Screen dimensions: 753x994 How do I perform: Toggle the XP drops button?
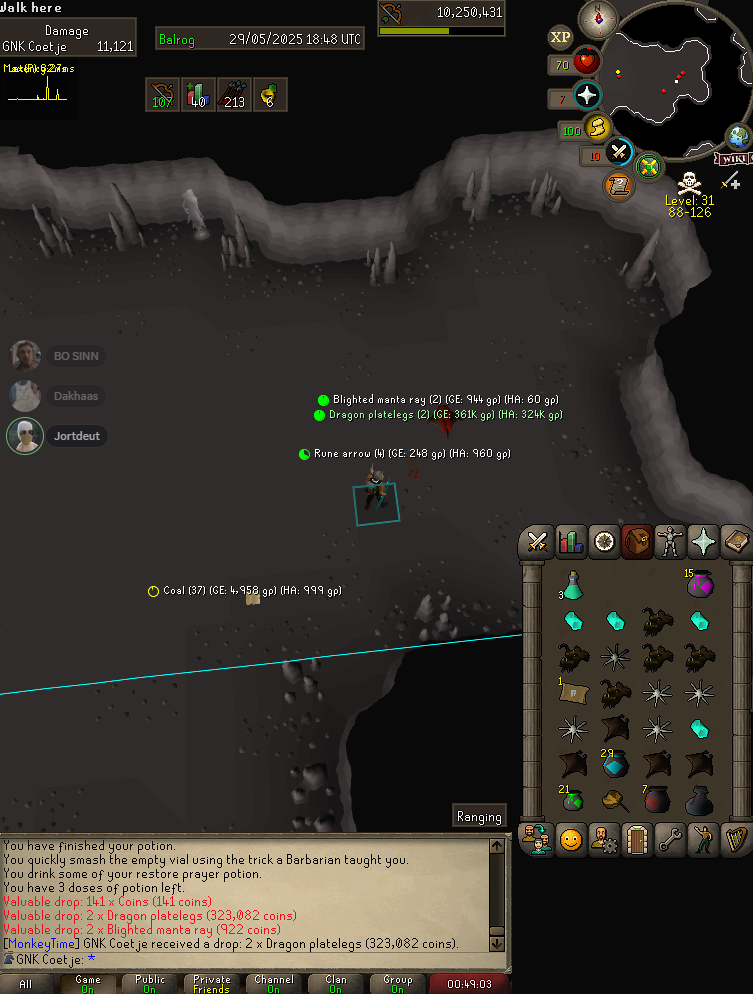pyautogui.click(x=561, y=38)
